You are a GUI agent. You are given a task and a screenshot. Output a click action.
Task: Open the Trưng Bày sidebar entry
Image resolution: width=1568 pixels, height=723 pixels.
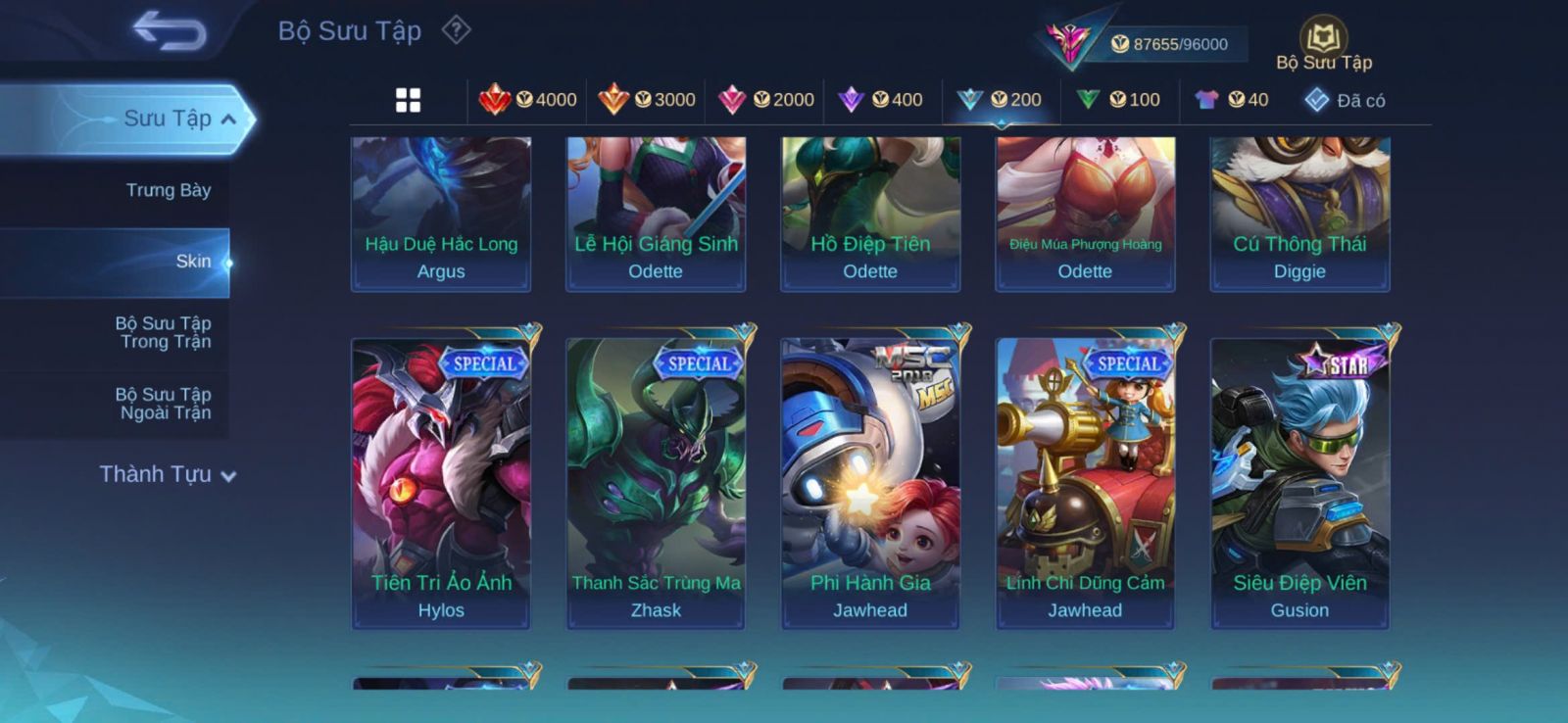pos(168,190)
